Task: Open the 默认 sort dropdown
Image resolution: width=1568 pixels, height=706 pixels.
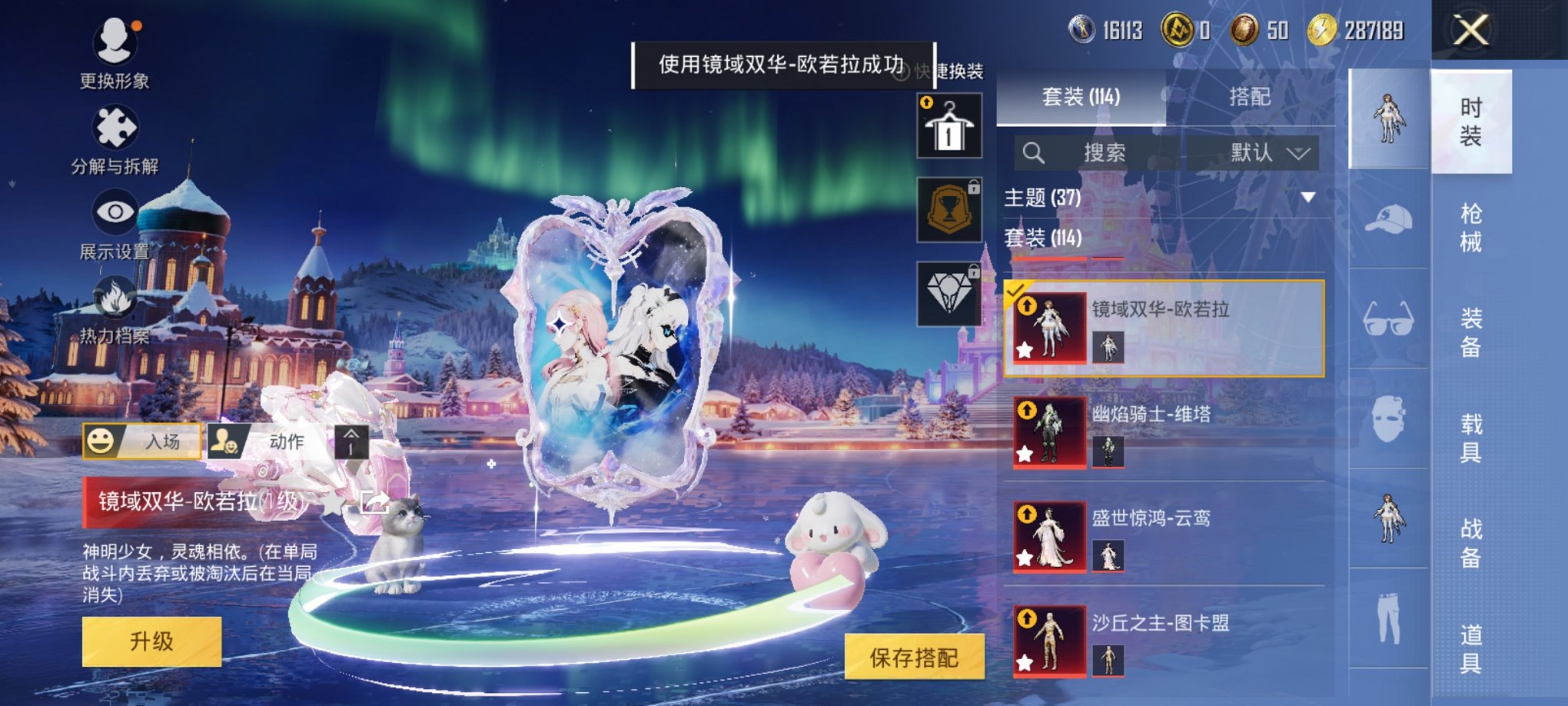Action: (x=1266, y=153)
